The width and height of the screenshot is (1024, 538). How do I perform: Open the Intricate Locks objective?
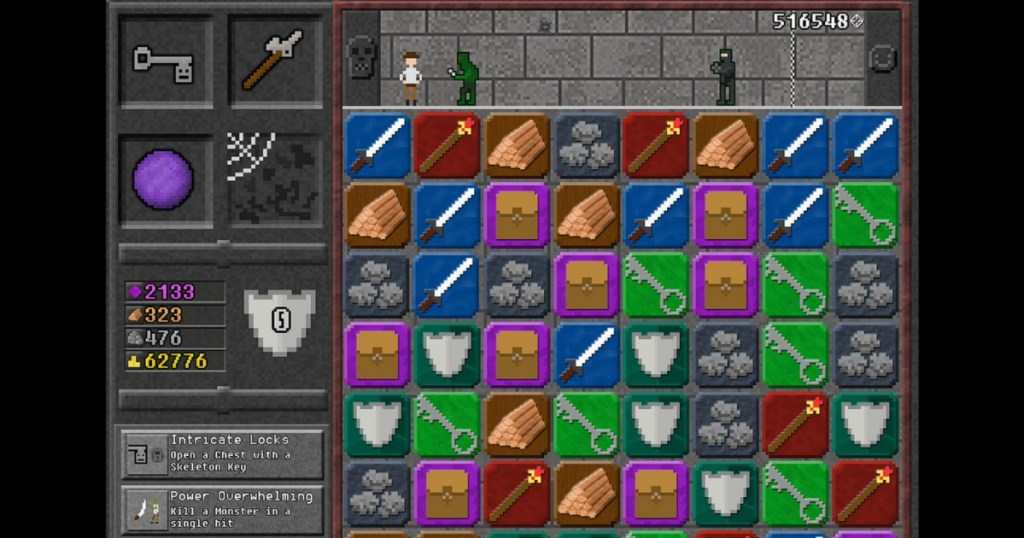[223, 455]
